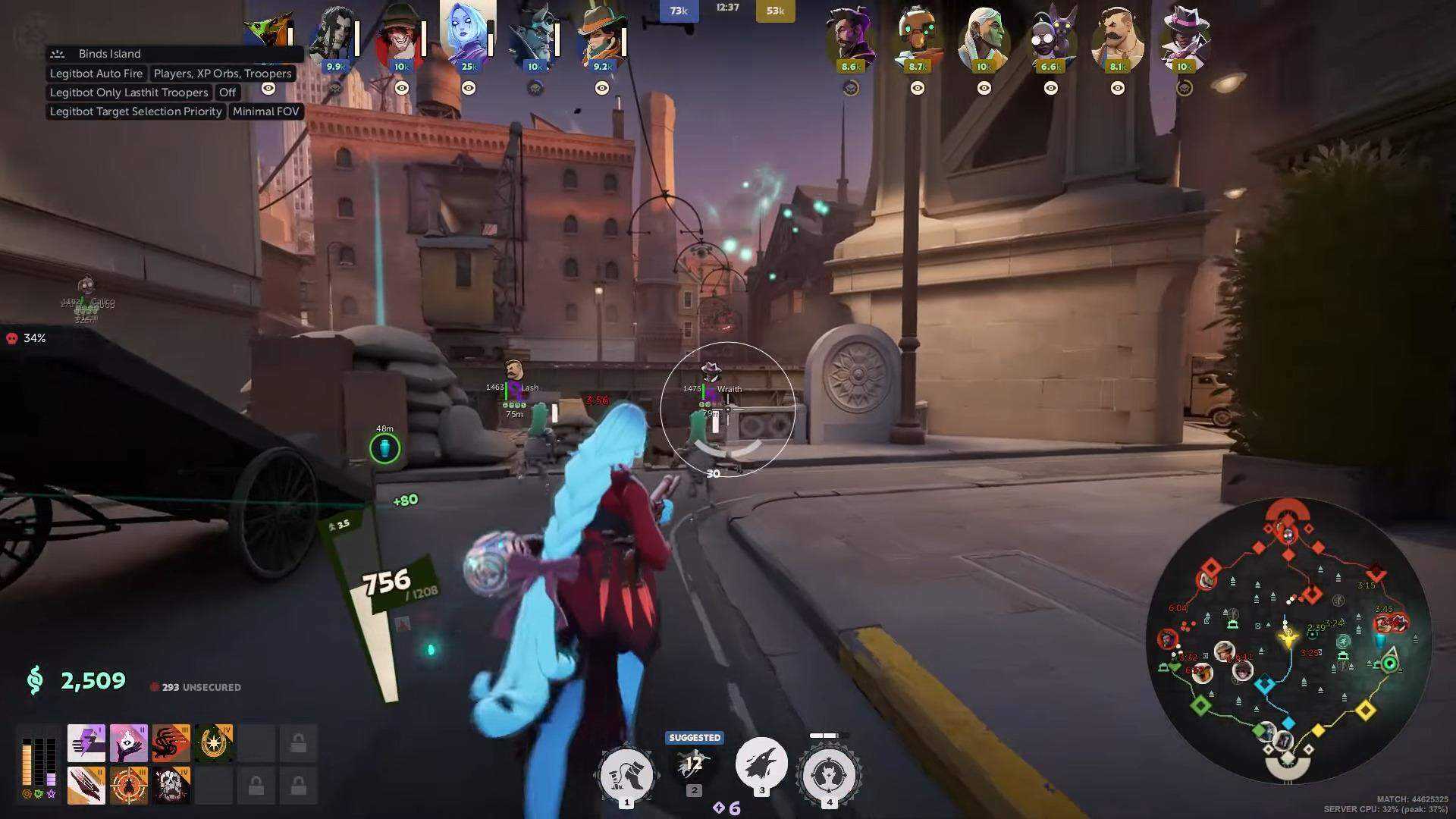1456x819 pixels.
Task: Use the red hydra serpent item
Action: 171,742
